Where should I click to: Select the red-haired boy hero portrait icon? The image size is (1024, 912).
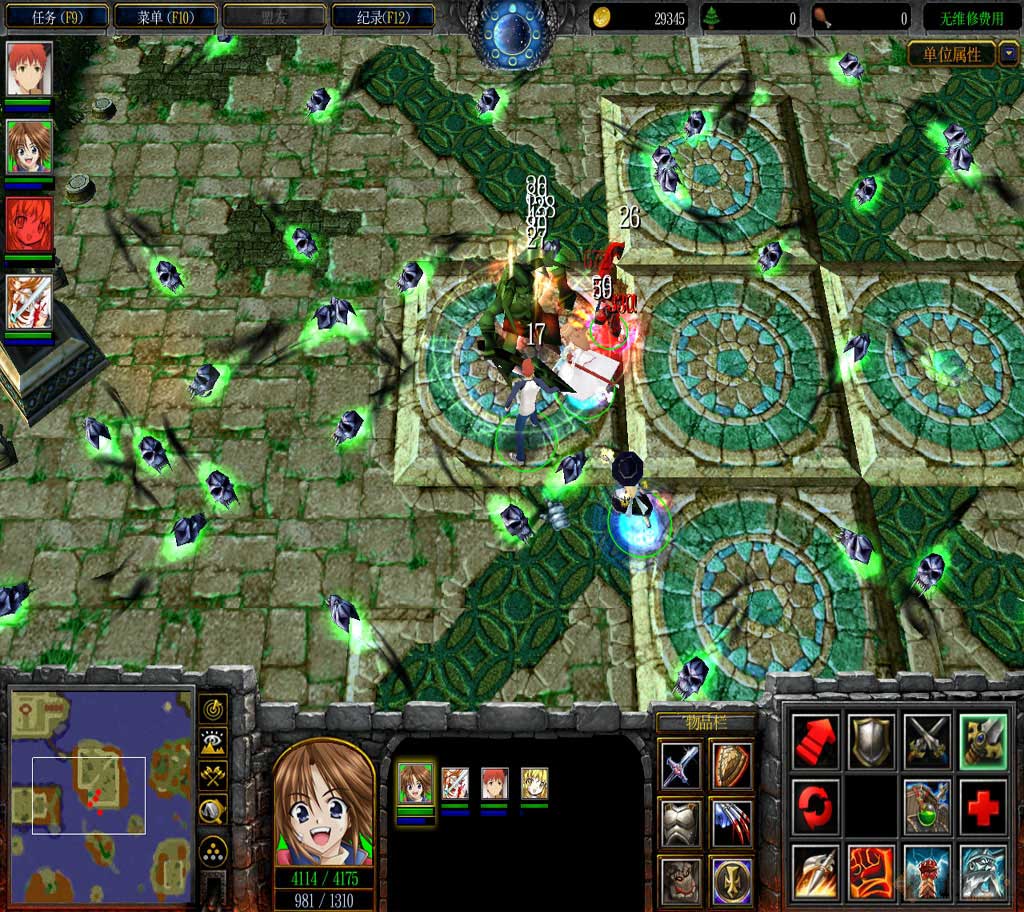(29, 68)
